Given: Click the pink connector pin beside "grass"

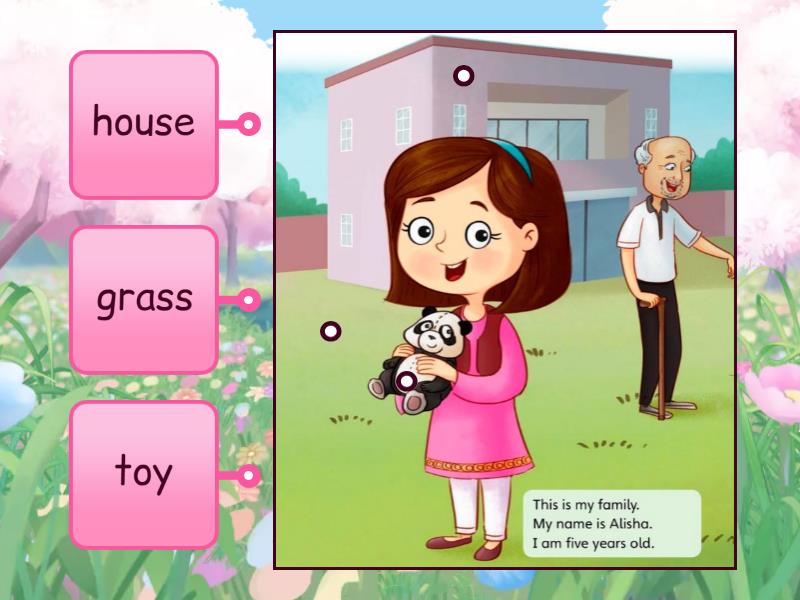Looking at the screenshot, I should coord(249,300).
